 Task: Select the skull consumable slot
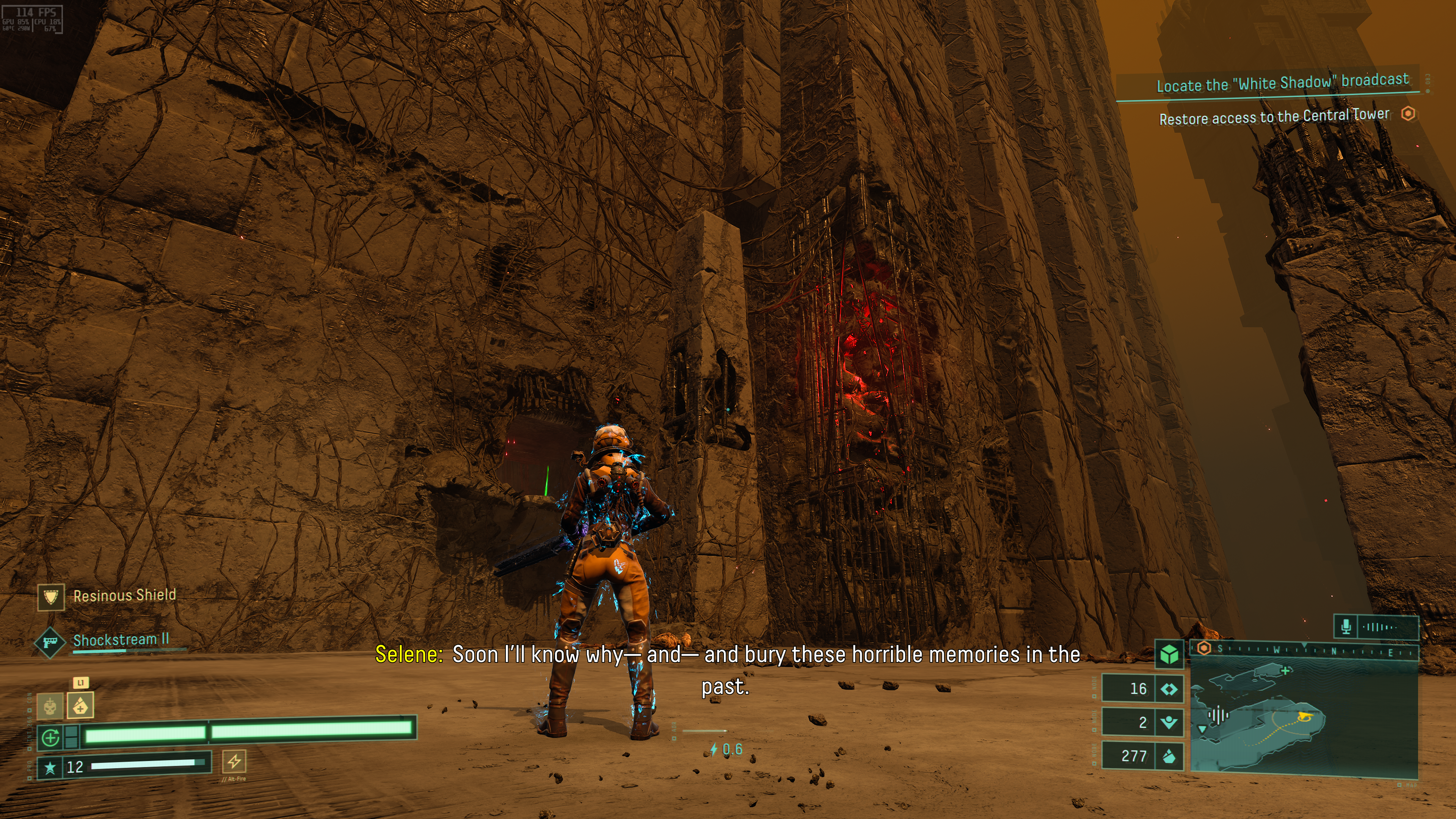point(50,706)
